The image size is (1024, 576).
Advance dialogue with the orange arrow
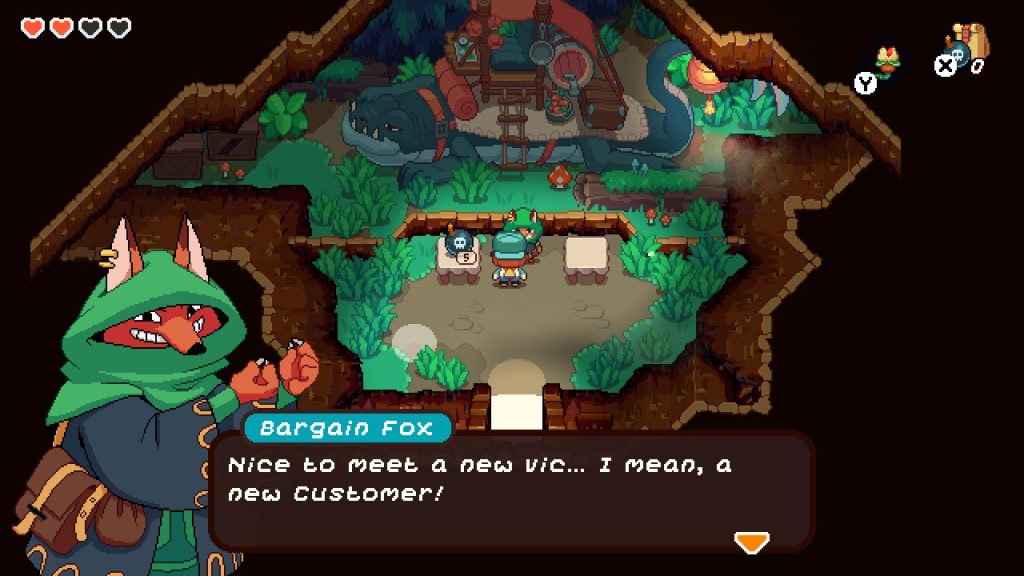pyautogui.click(x=751, y=542)
